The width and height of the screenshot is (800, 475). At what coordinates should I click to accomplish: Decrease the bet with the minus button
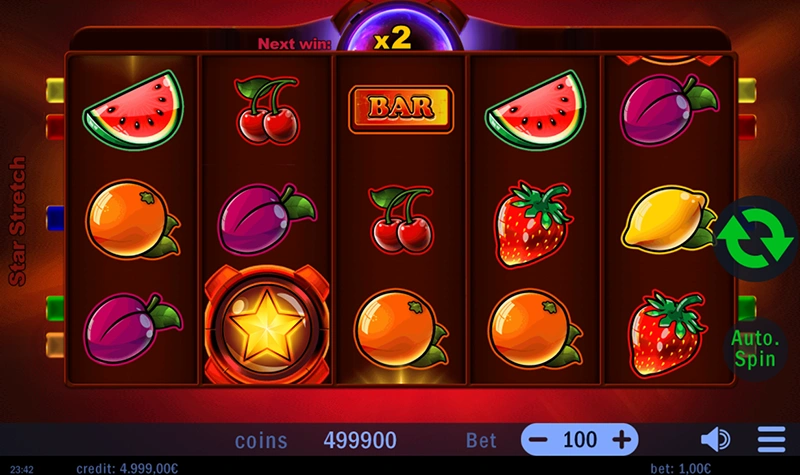pyautogui.click(x=538, y=439)
